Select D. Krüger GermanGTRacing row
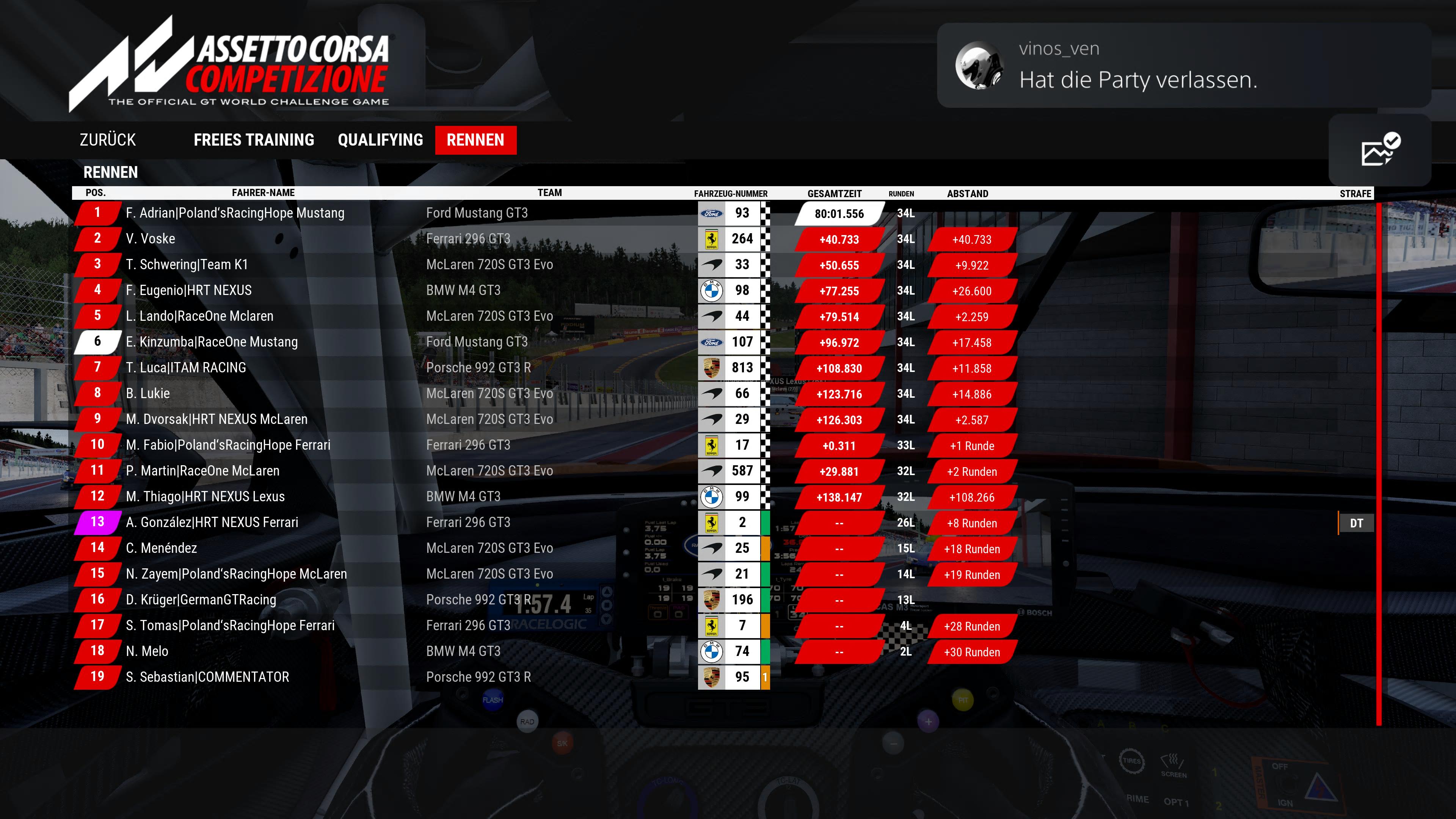 pyautogui.click(x=201, y=600)
